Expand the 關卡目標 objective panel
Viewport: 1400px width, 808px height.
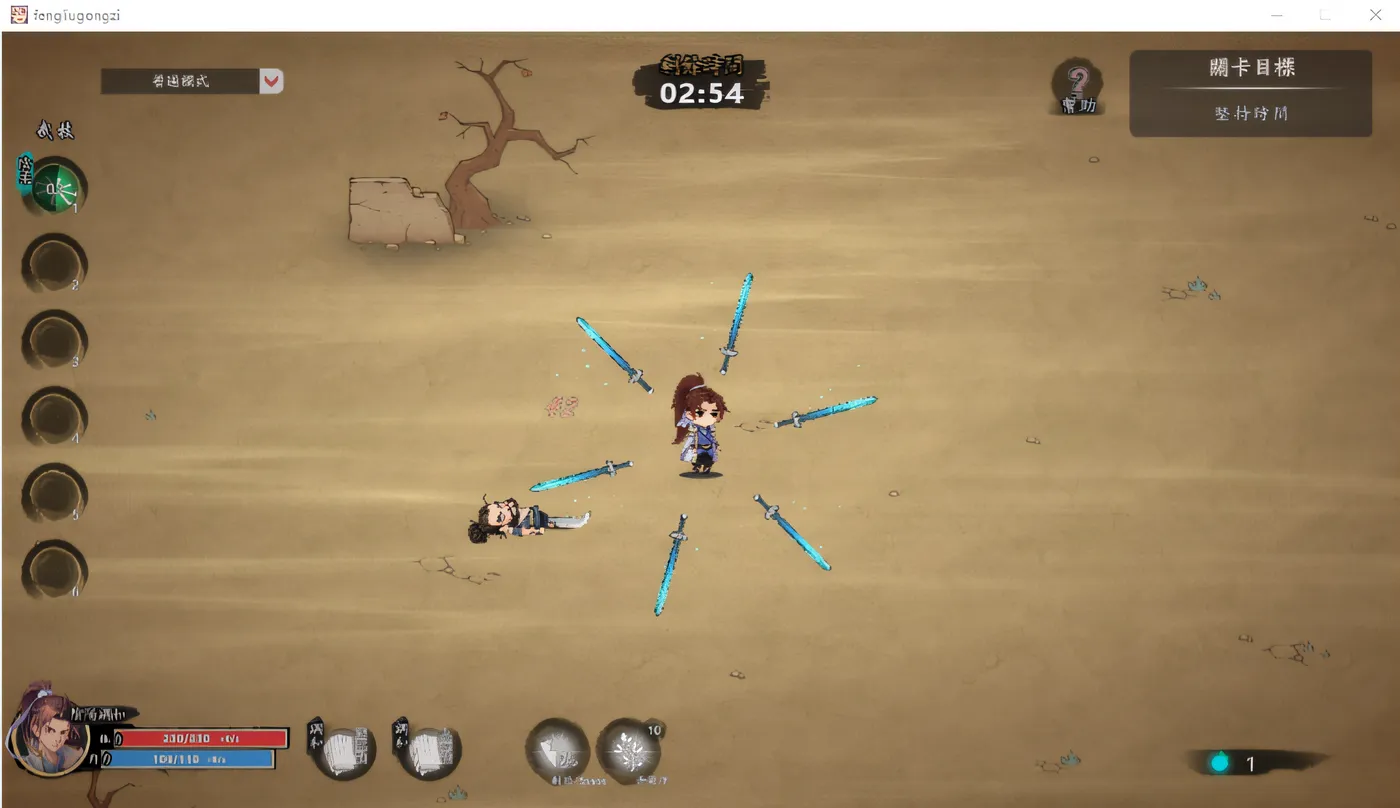(1250, 68)
